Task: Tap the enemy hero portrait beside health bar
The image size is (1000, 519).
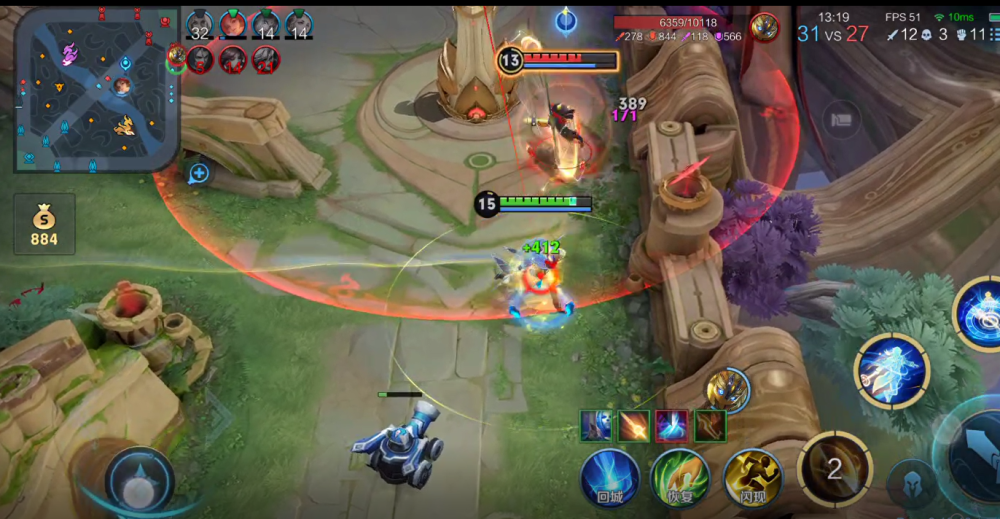Action: click(765, 27)
